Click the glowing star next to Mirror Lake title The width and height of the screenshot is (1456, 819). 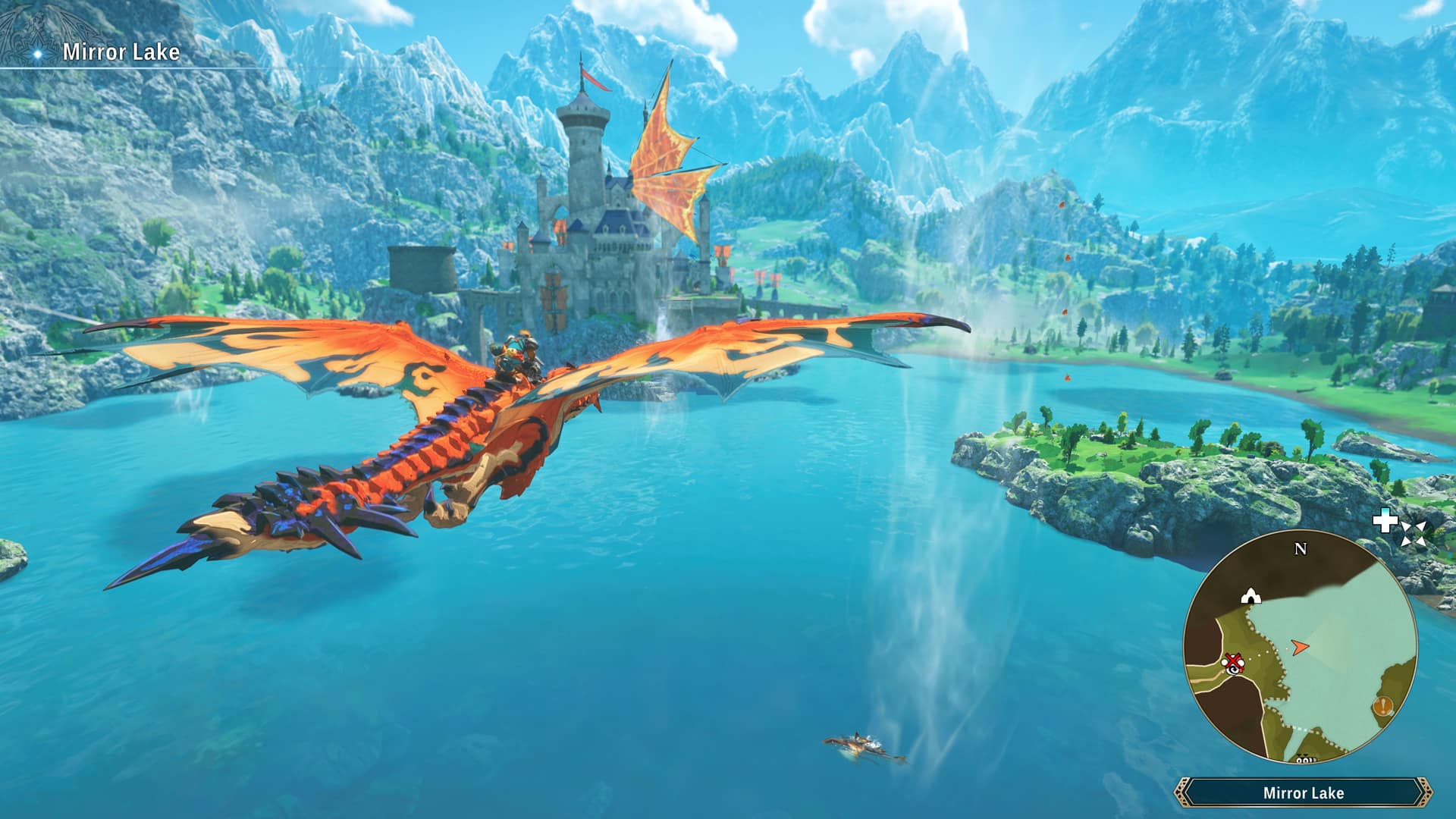click(x=36, y=53)
